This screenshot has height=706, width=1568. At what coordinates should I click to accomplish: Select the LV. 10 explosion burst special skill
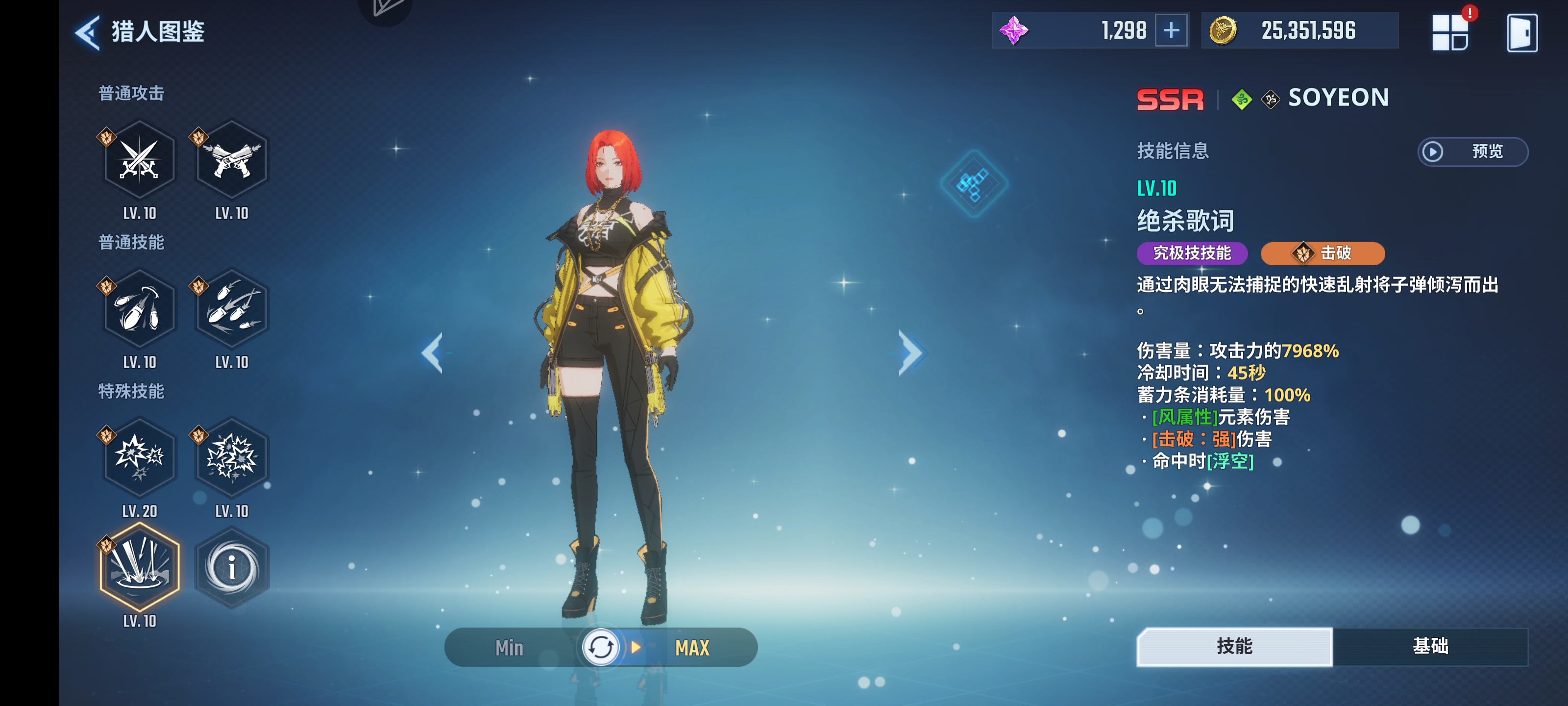click(232, 457)
